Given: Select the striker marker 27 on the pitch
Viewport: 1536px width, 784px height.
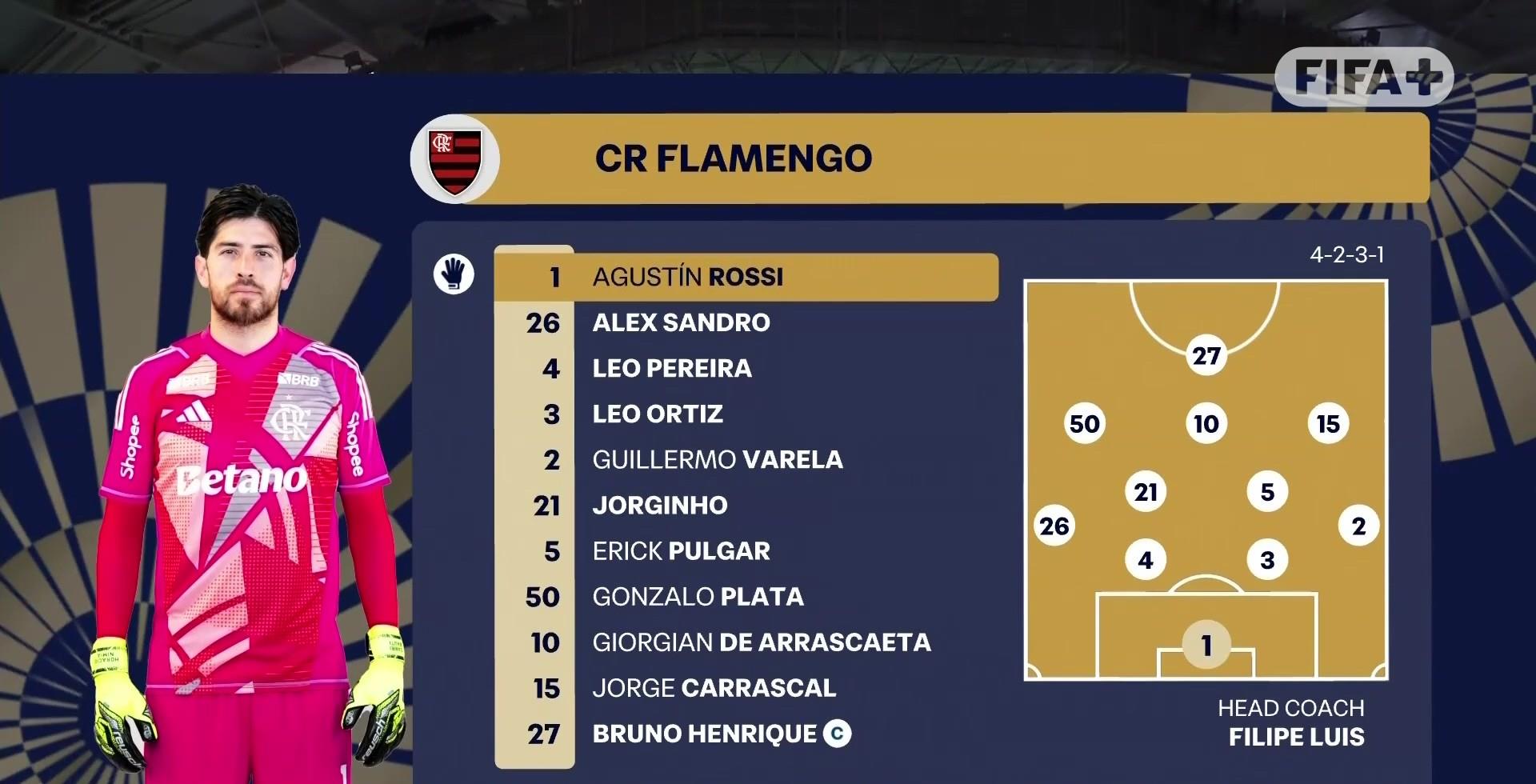Looking at the screenshot, I should (1206, 355).
